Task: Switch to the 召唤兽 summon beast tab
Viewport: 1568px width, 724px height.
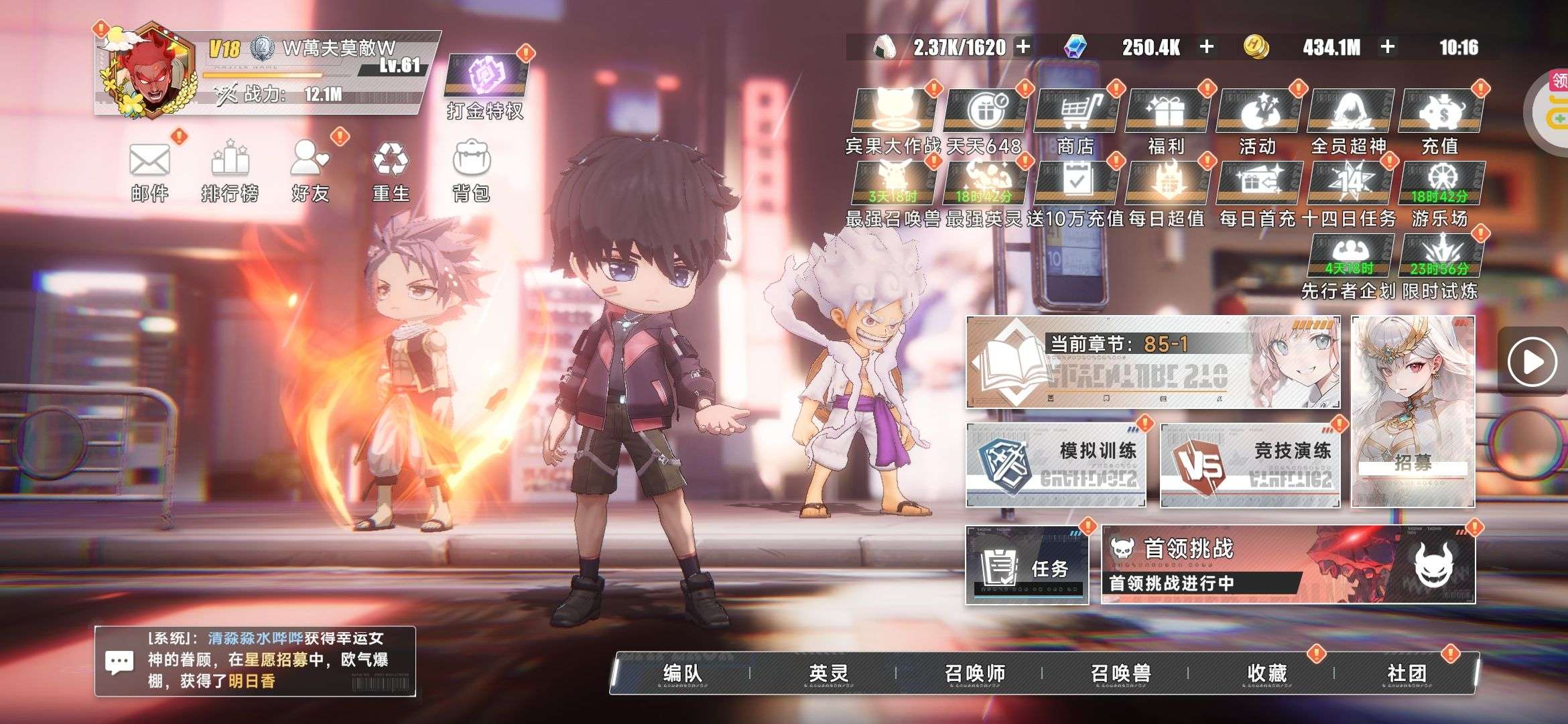Action: [1120, 673]
